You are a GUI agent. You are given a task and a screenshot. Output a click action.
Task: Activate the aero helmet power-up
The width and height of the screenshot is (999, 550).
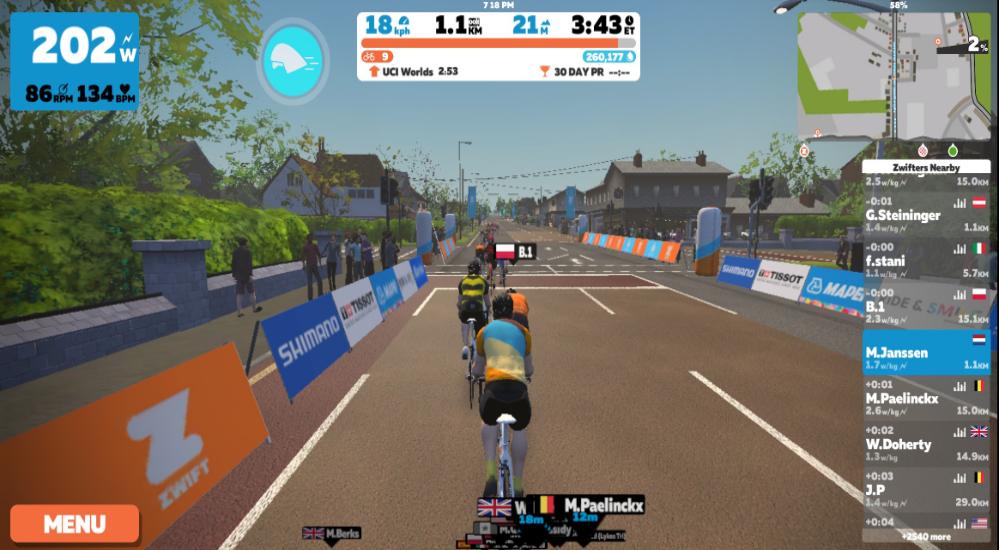click(x=293, y=60)
